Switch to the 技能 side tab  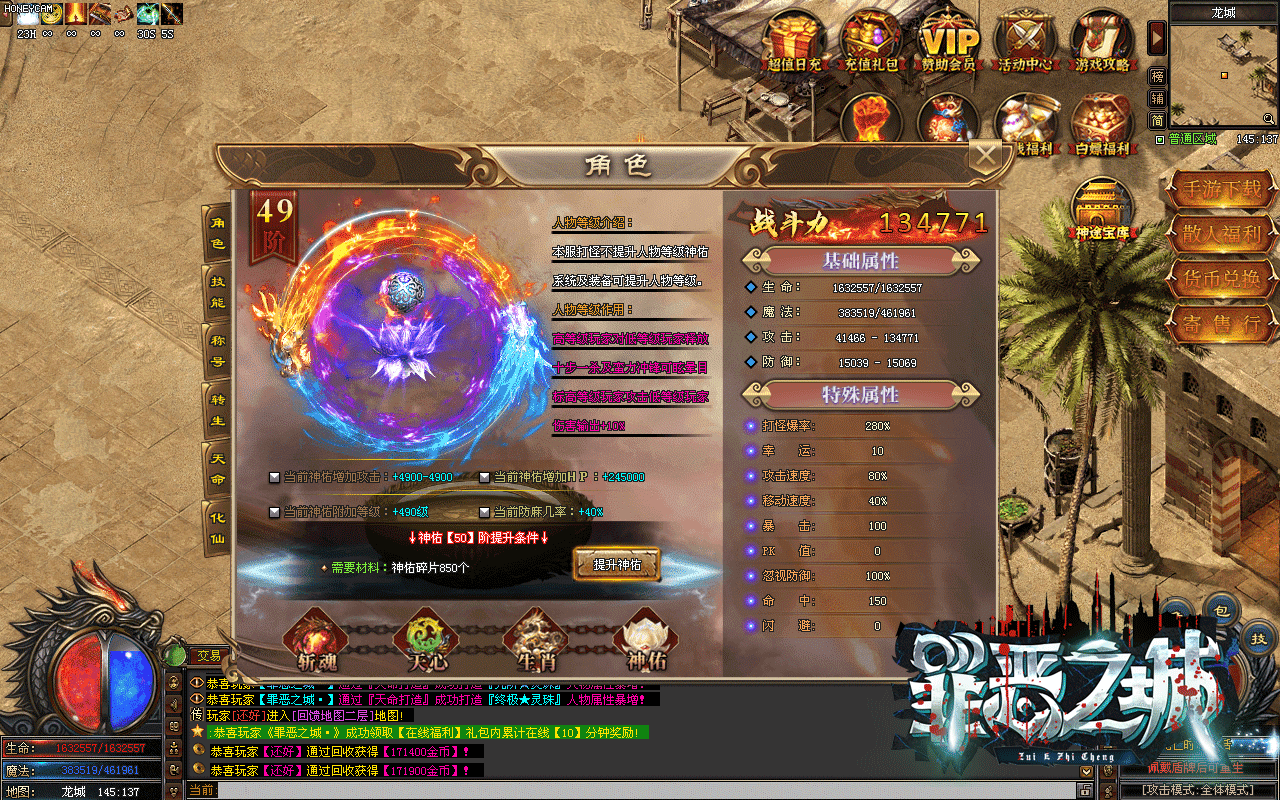(217, 291)
